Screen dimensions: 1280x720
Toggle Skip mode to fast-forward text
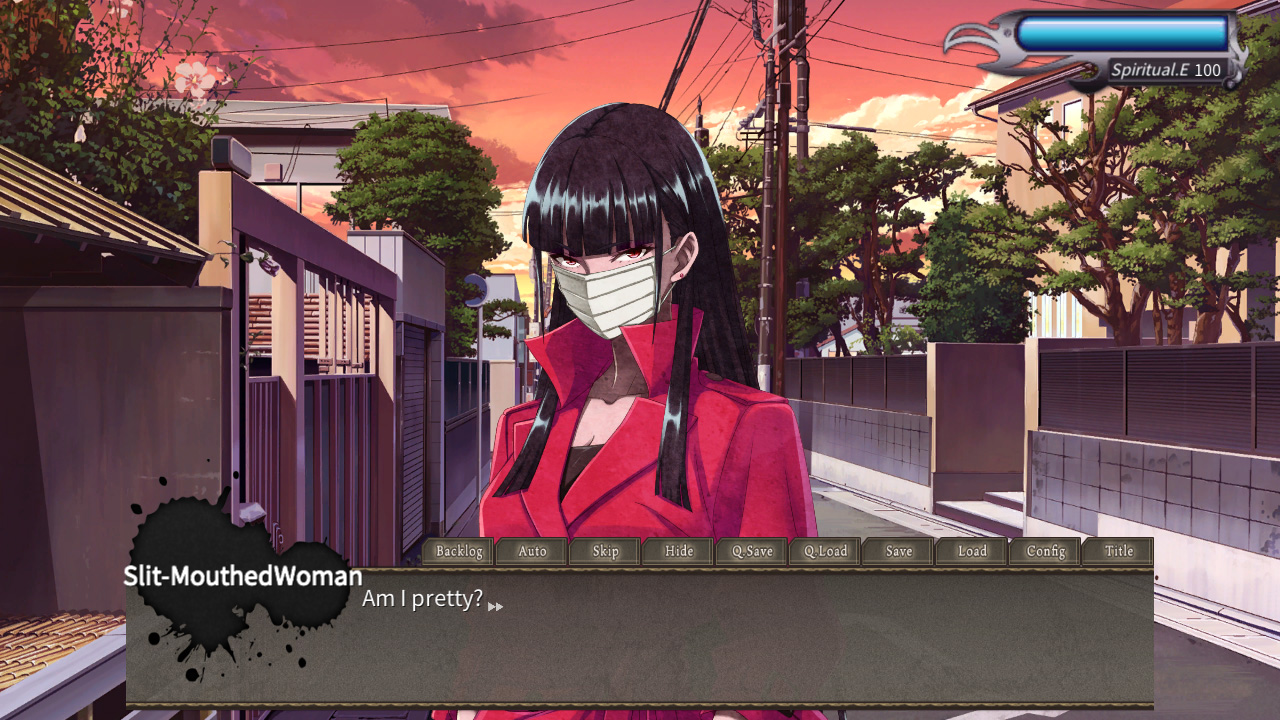(x=604, y=551)
